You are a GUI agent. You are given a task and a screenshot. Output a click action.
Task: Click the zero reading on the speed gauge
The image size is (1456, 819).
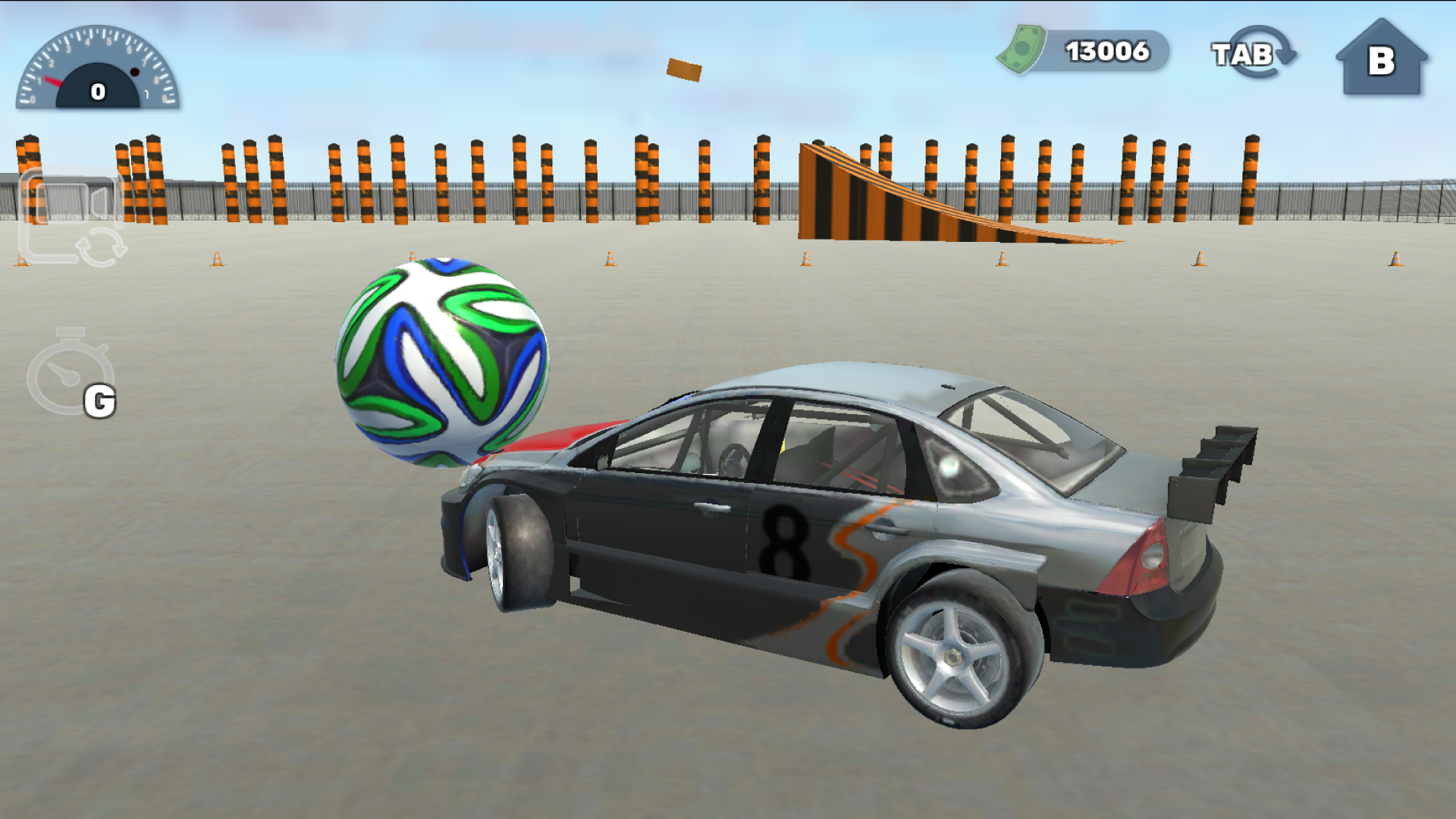pos(97,90)
